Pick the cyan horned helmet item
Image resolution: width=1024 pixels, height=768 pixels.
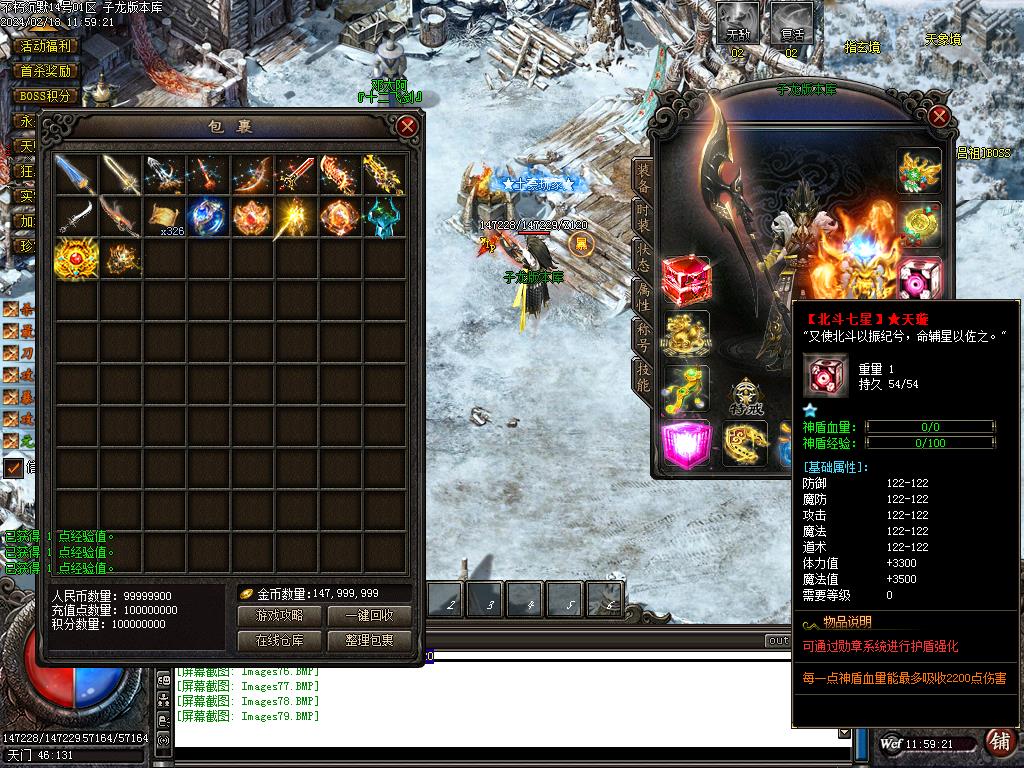coord(383,216)
